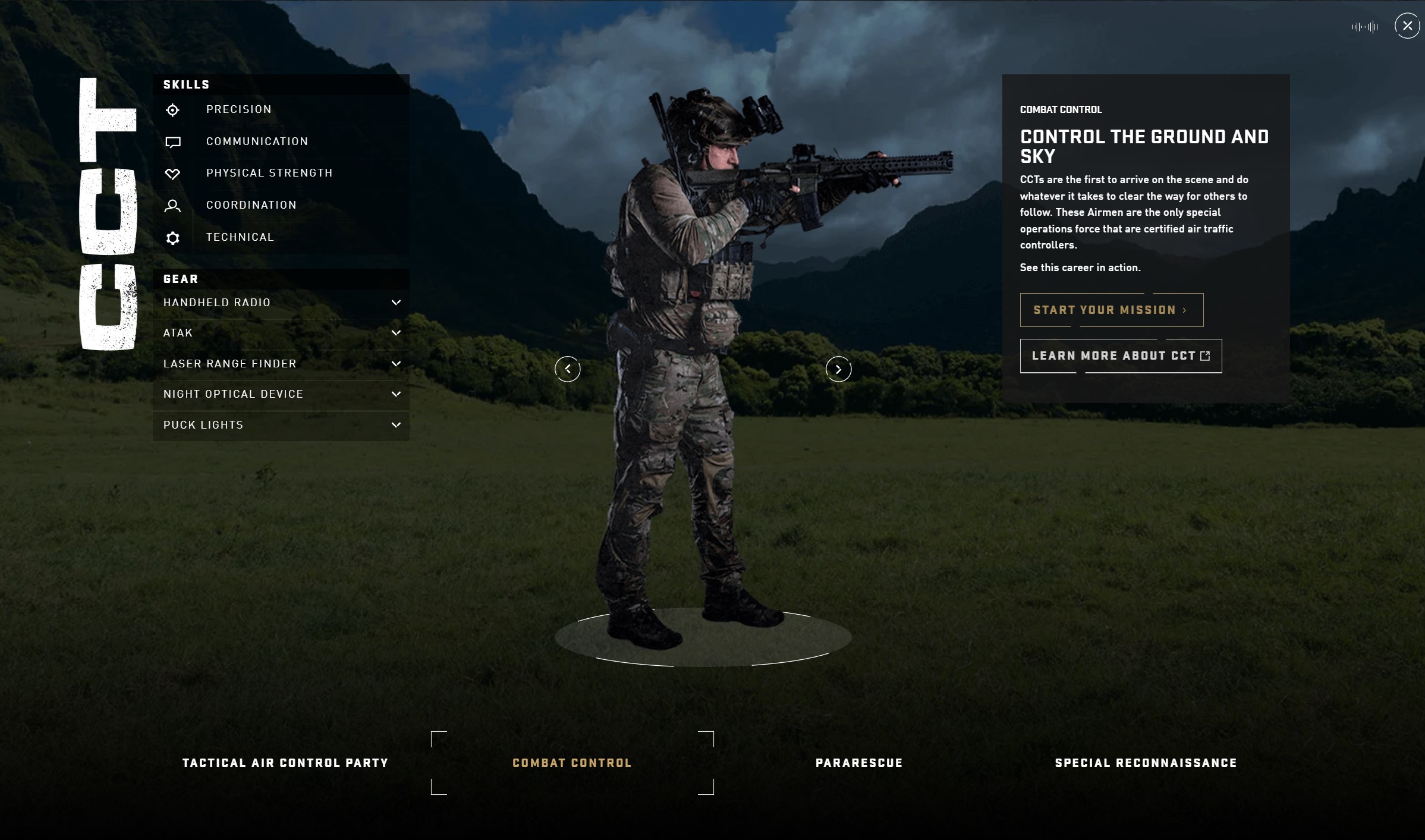Switch to the Pararescue career
The image size is (1425, 840).
pyautogui.click(x=859, y=763)
